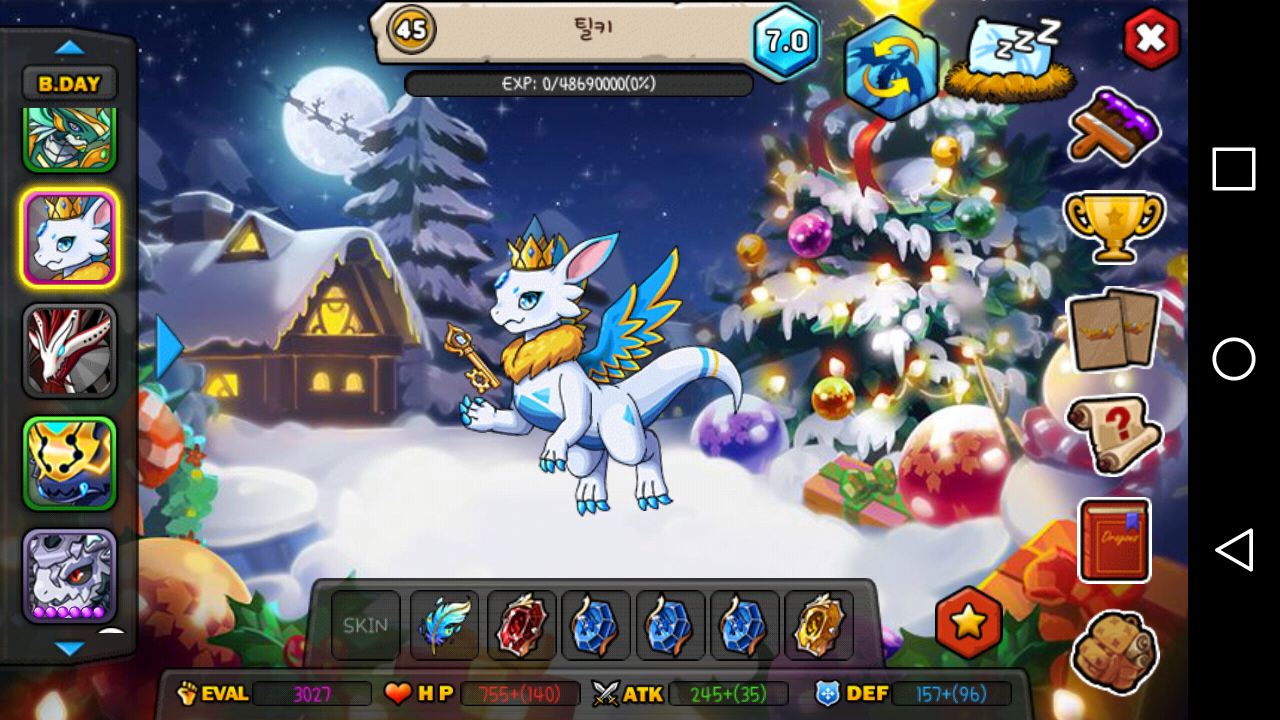The height and width of the screenshot is (720, 1280).
Task: Open the SKIN slot
Action: pyautogui.click(x=365, y=626)
